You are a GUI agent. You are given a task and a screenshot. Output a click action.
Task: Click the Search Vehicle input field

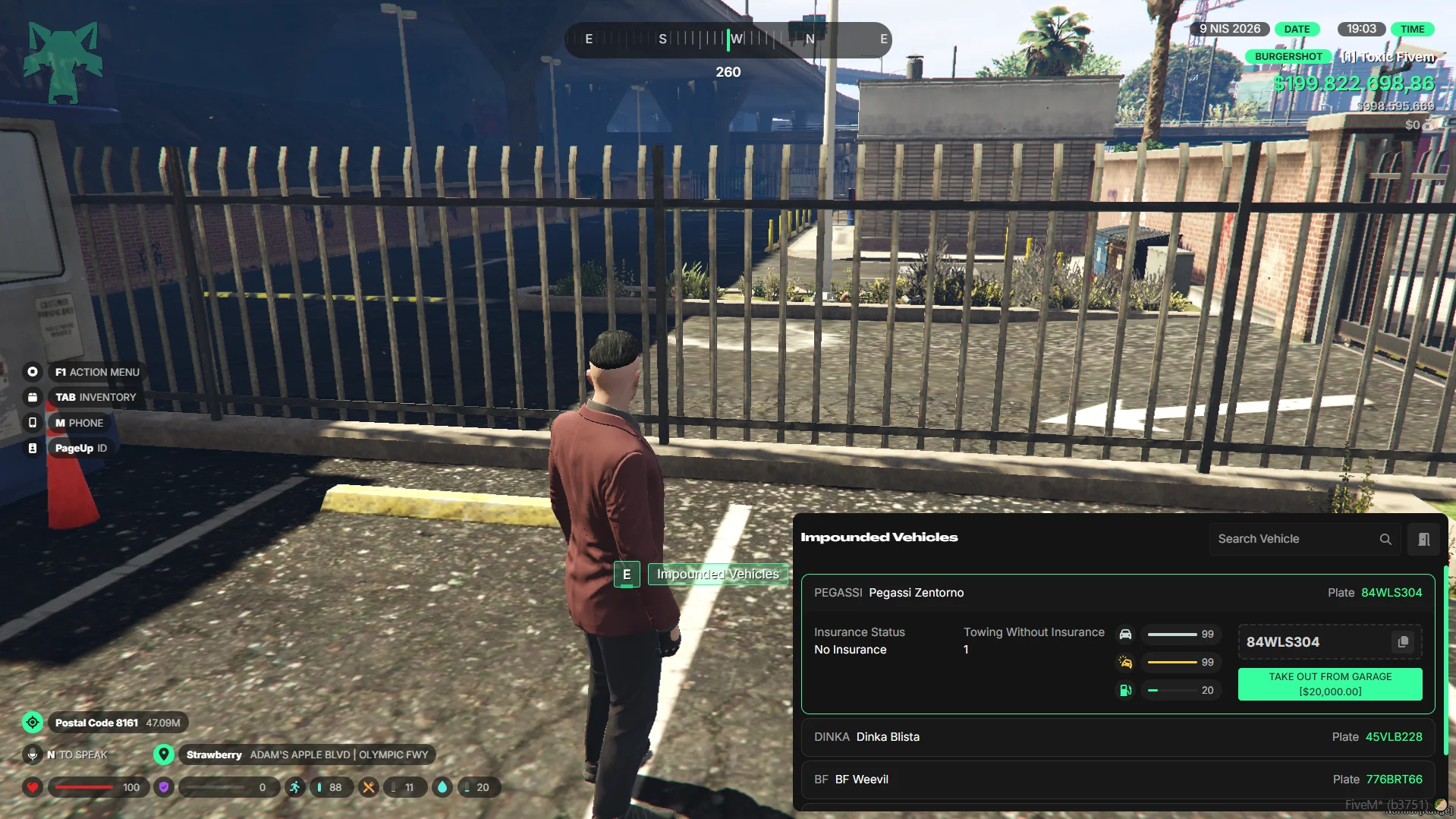[x=1294, y=539]
